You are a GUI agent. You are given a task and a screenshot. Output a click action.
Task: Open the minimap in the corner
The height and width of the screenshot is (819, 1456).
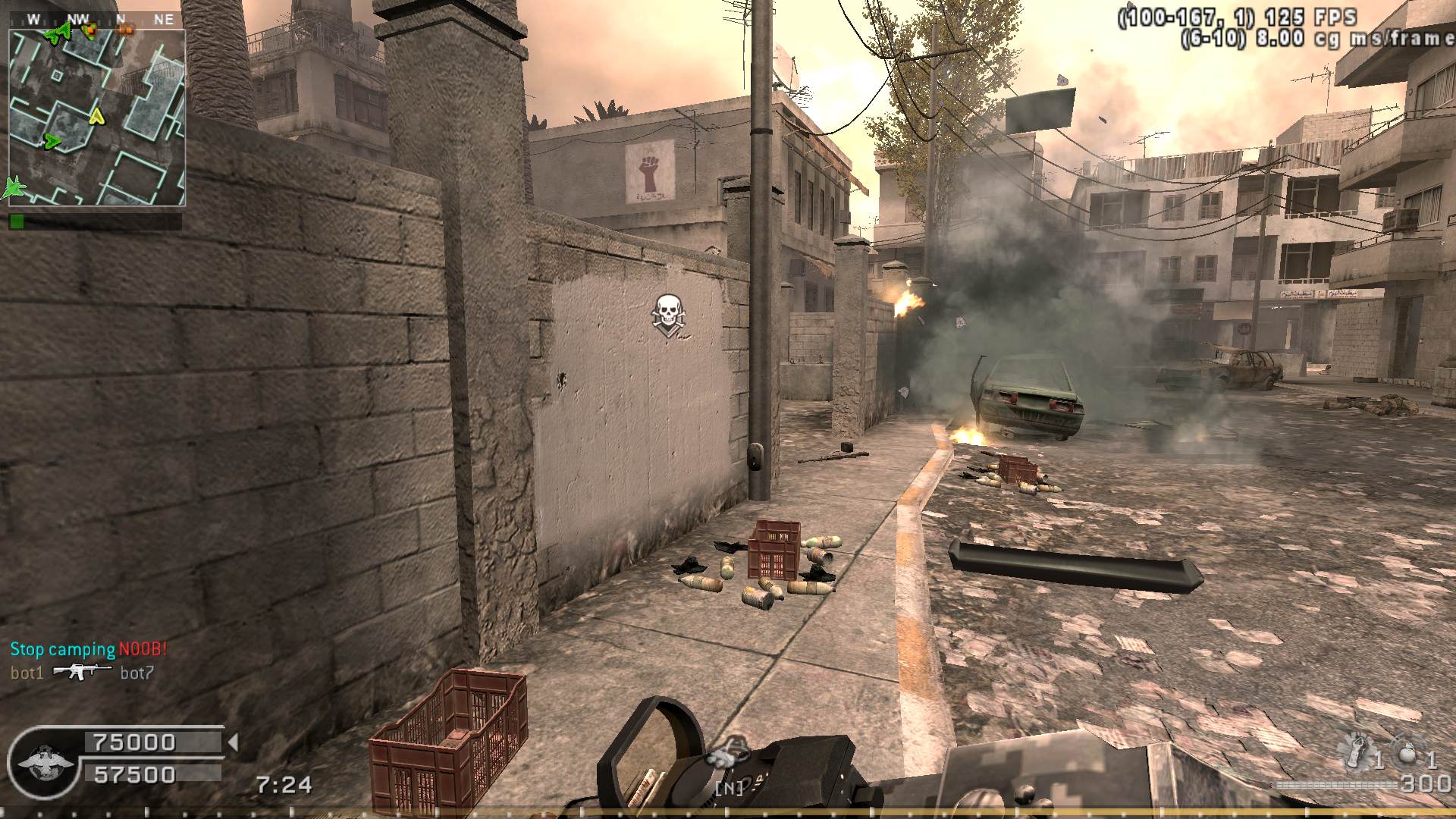(x=96, y=118)
